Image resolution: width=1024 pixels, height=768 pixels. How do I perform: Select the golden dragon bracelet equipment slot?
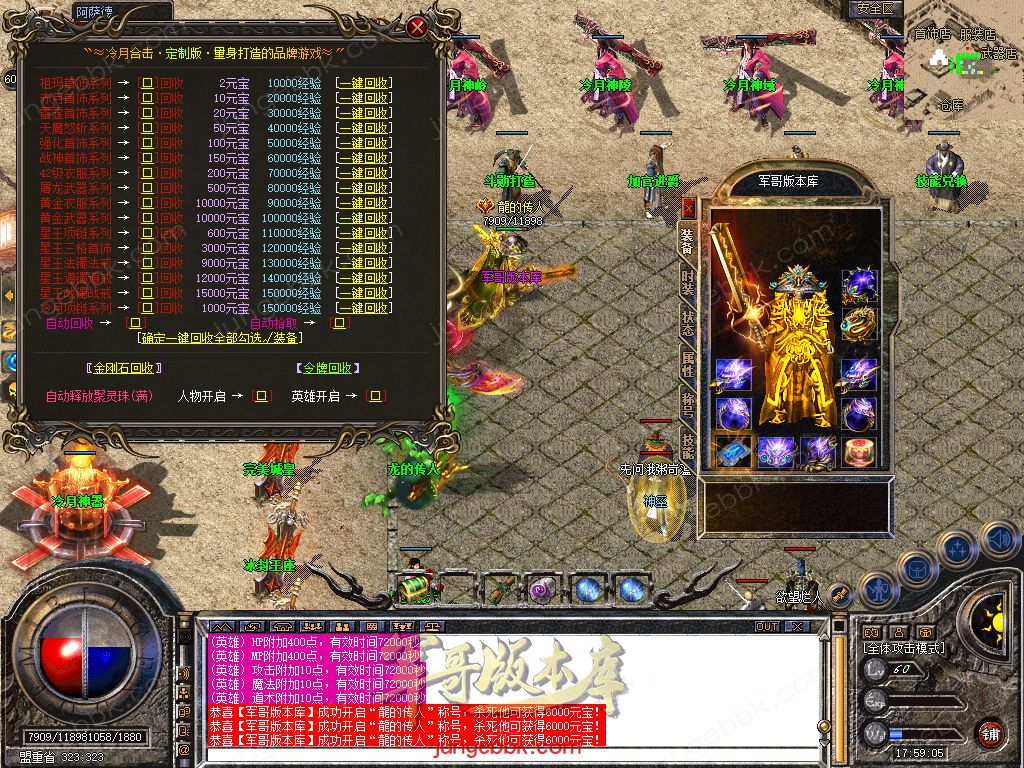(x=859, y=325)
